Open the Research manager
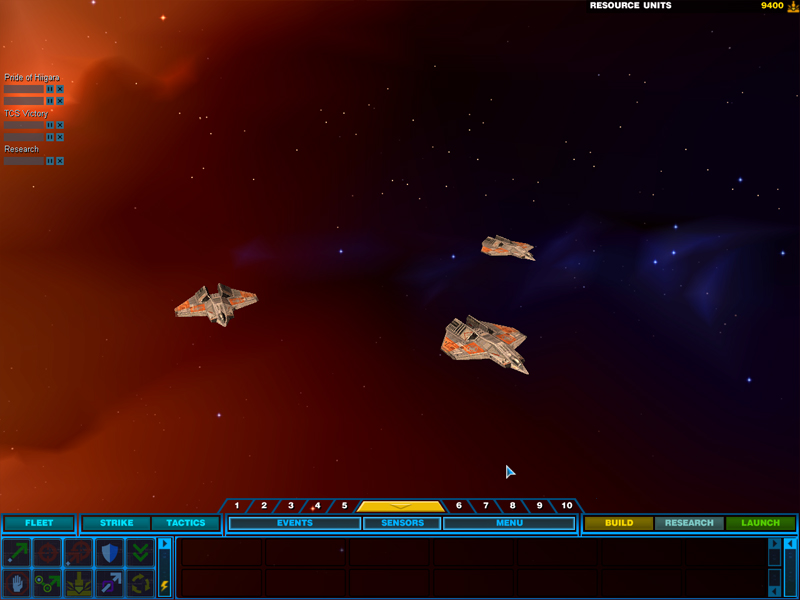Screen dimensions: 800x600 point(689,523)
